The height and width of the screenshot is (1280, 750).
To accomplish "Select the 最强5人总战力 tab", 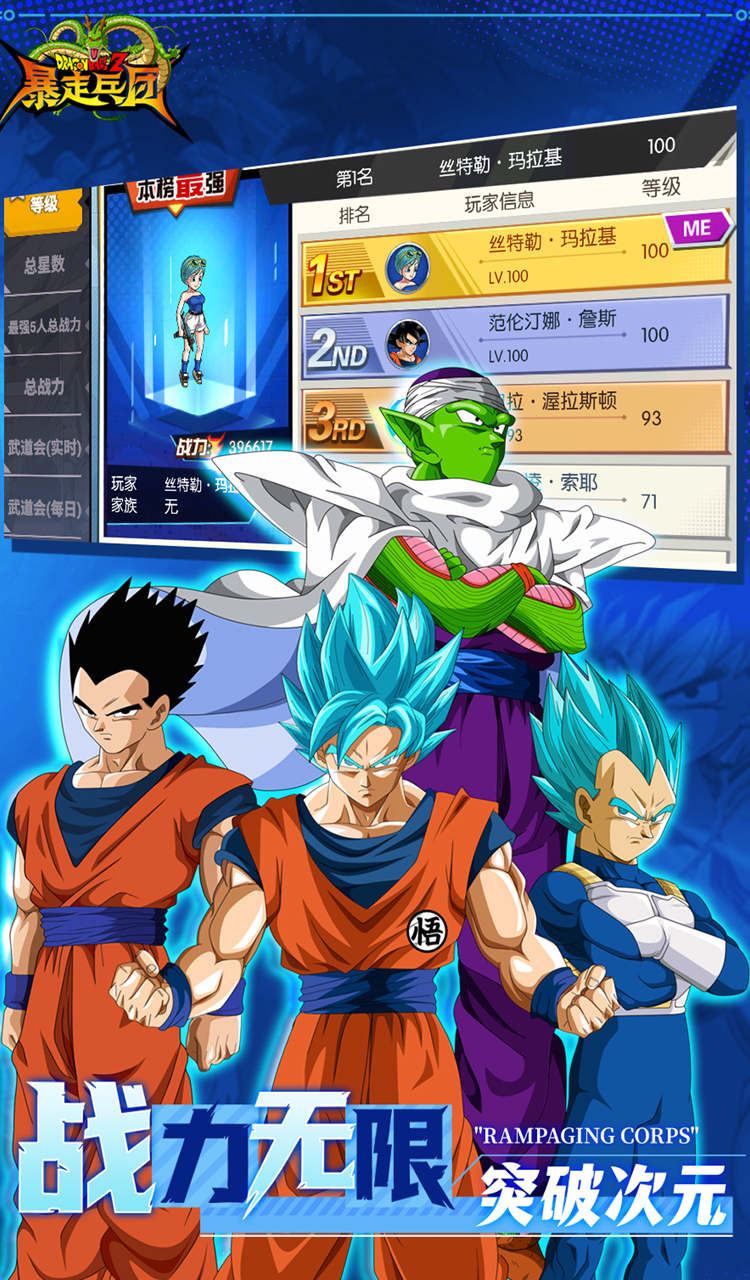I will [44, 326].
